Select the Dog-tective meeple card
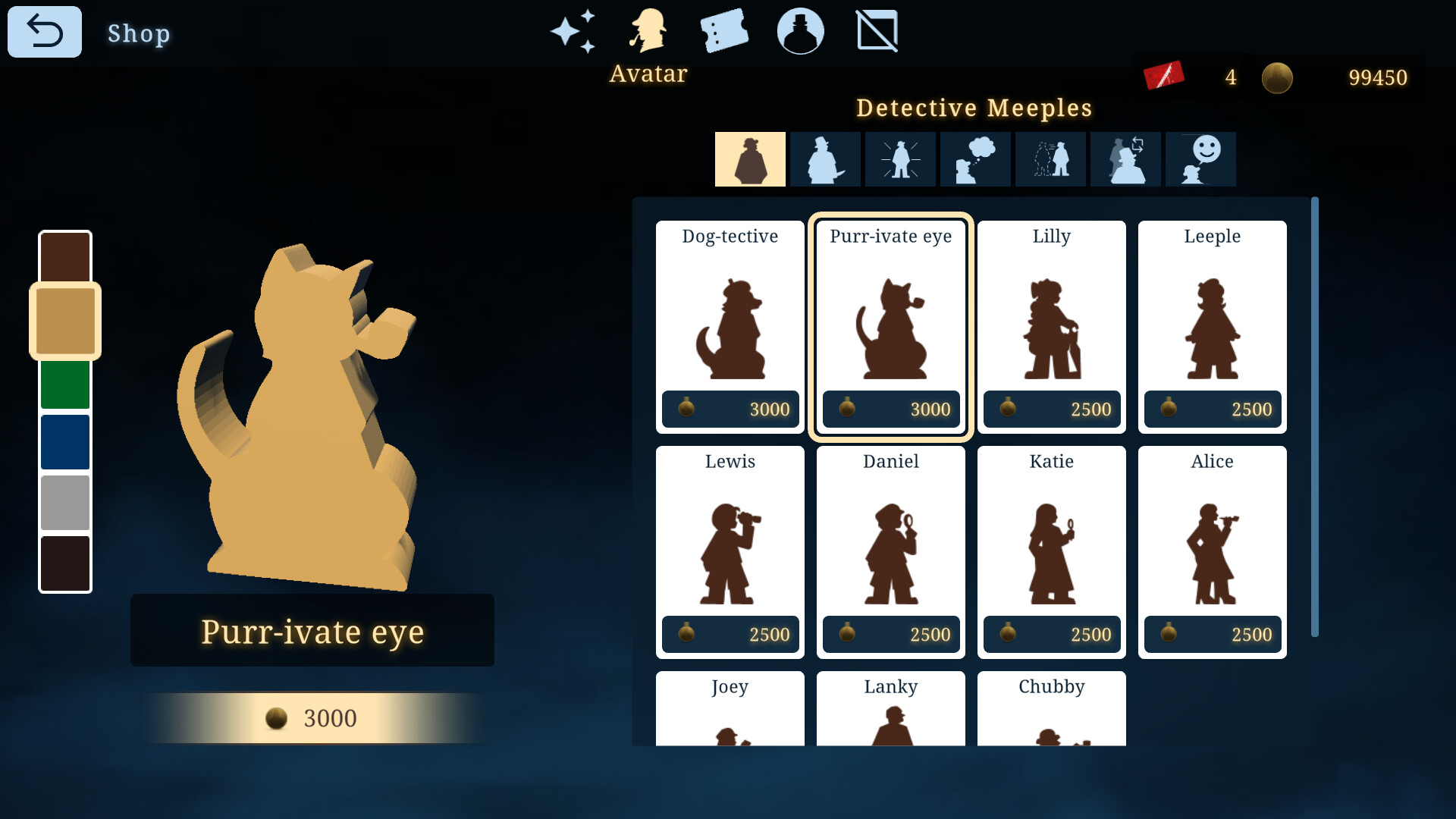The width and height of the screenshot is (1456, 819). pos(730,326)
